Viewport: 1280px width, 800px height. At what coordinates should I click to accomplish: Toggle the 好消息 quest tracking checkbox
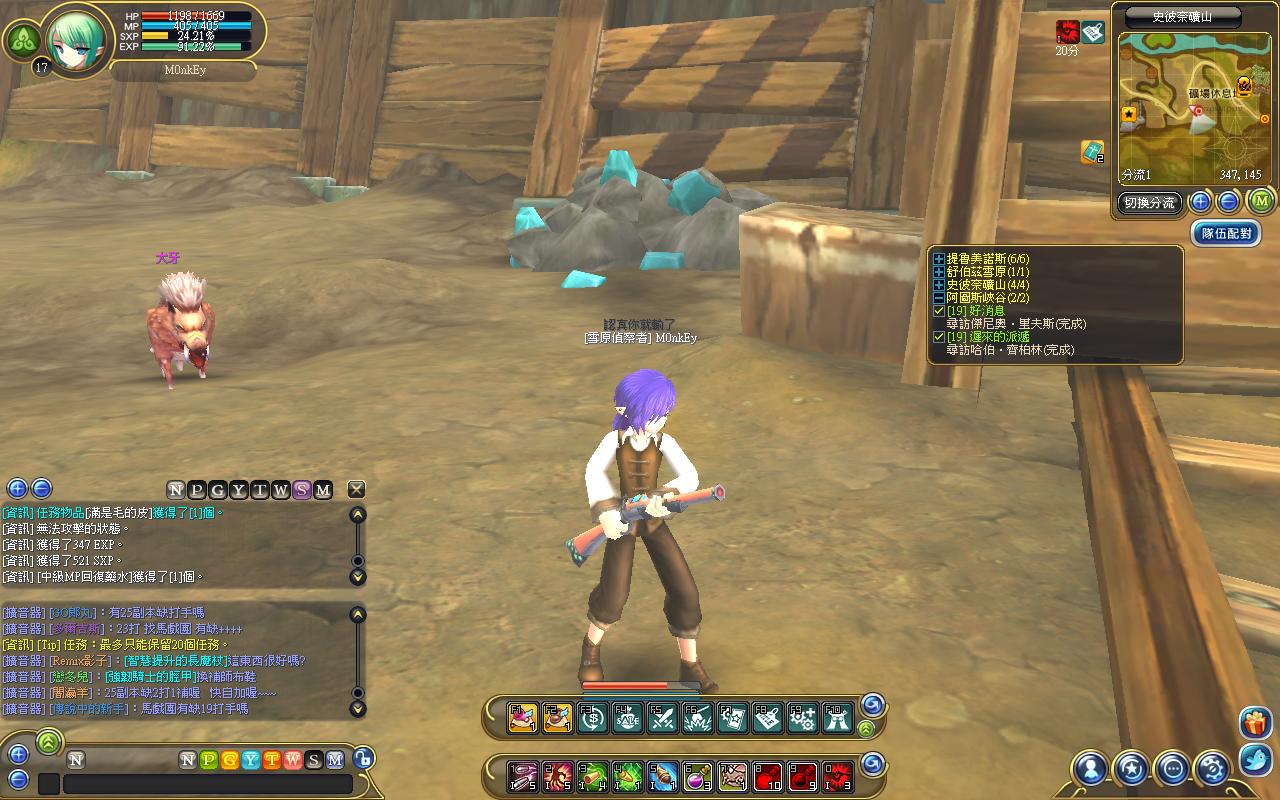pos(939,311)
